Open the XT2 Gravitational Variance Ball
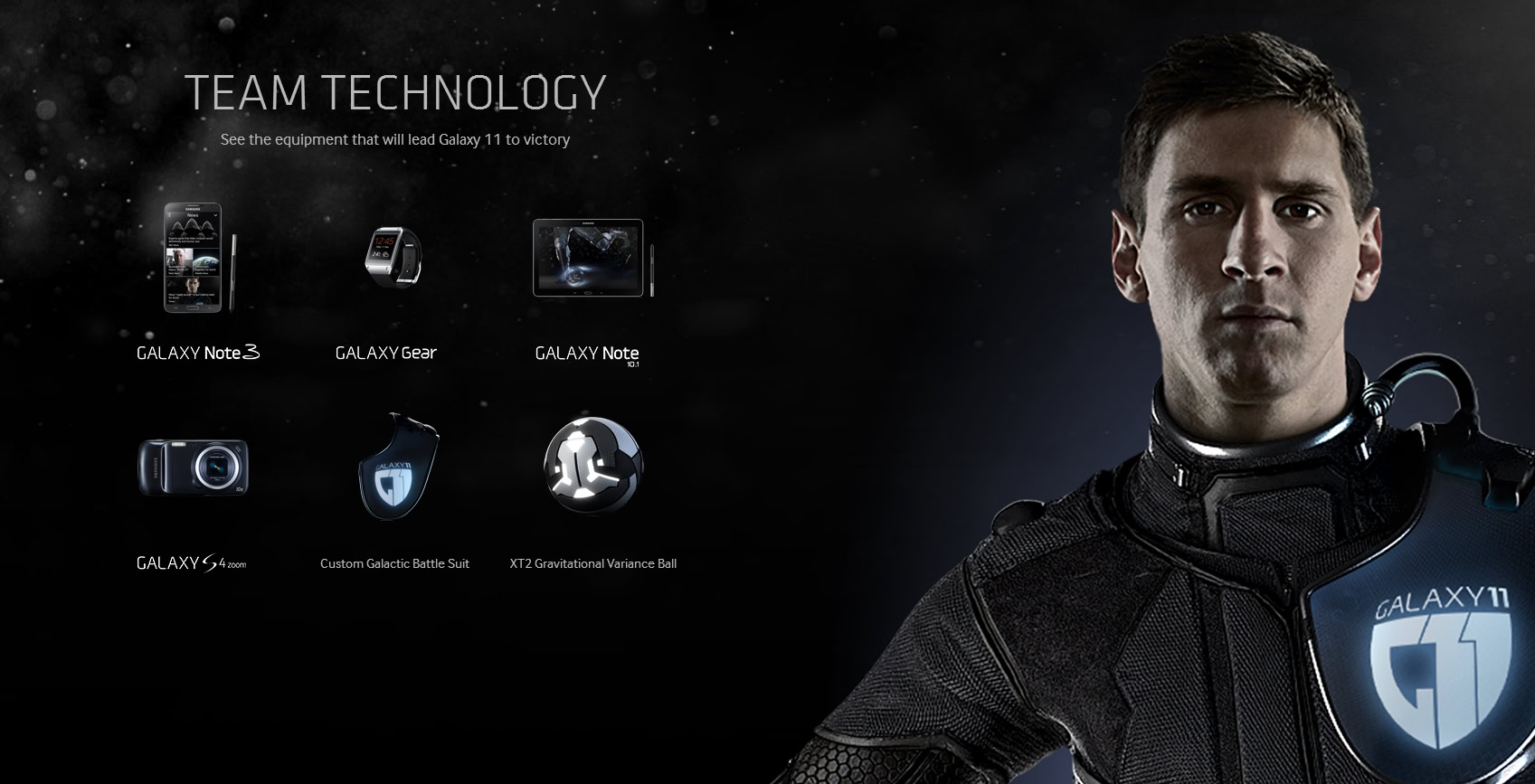The width and height of the screenshot is (1535, 784). coord(593,466)
